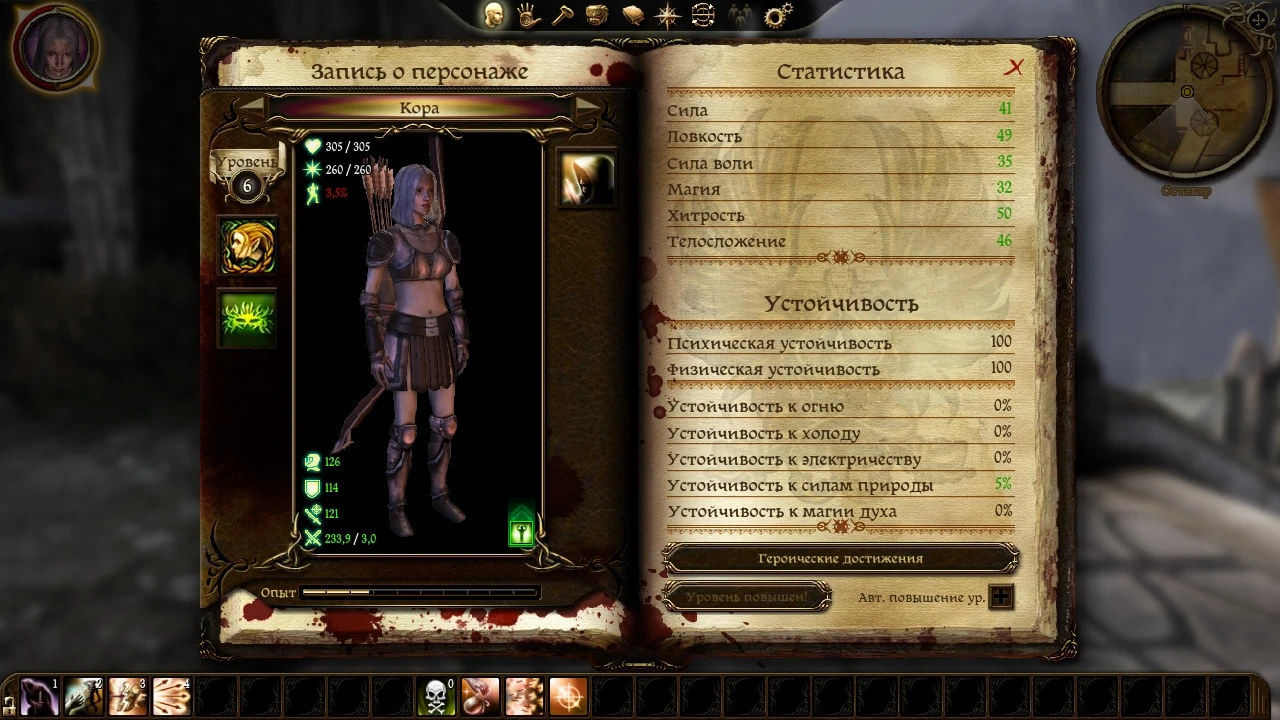1280x720 pixels.
Task: Select Кора's name banner
Action: point(421,107)
